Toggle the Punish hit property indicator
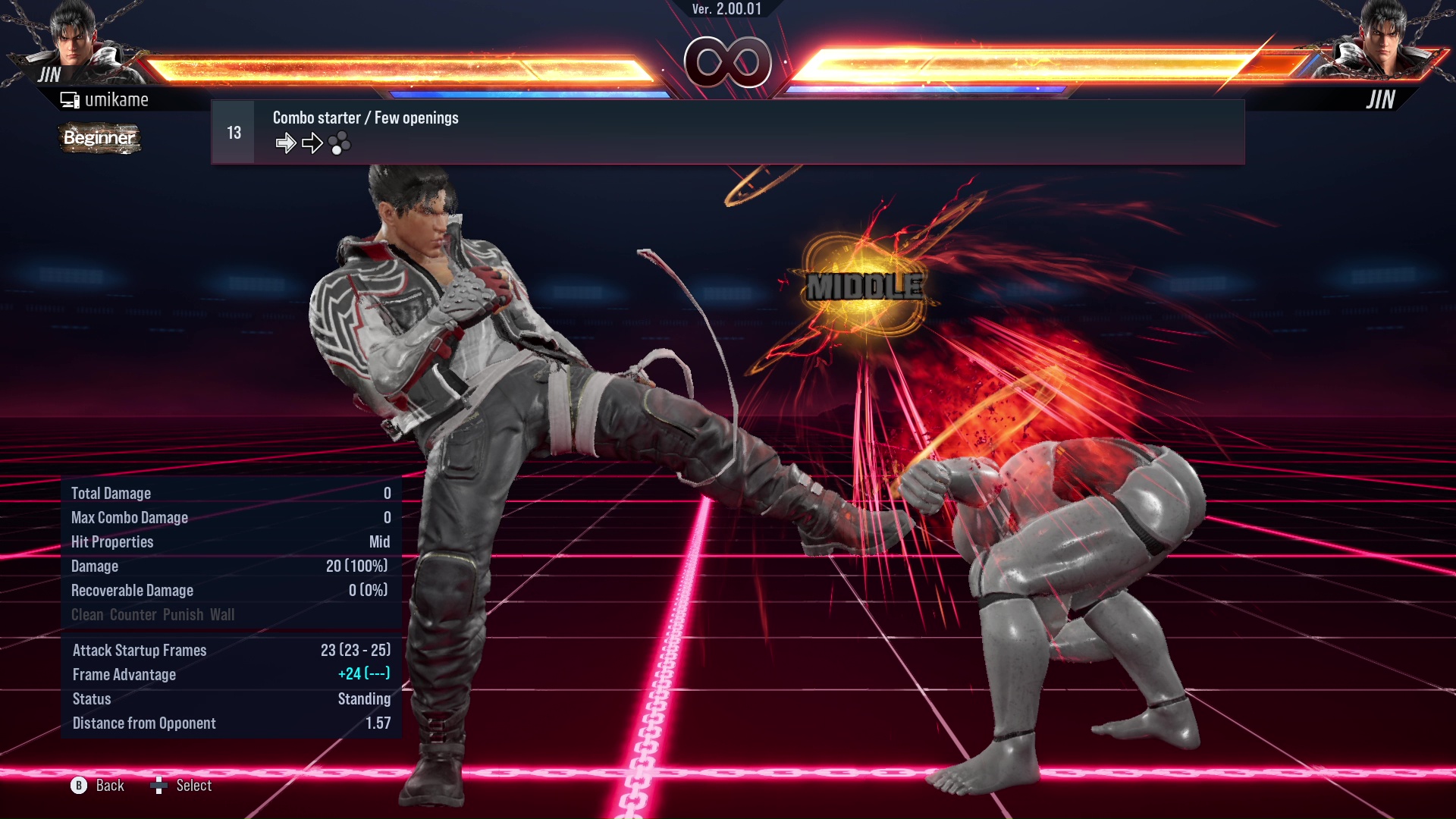 [184, 614]
